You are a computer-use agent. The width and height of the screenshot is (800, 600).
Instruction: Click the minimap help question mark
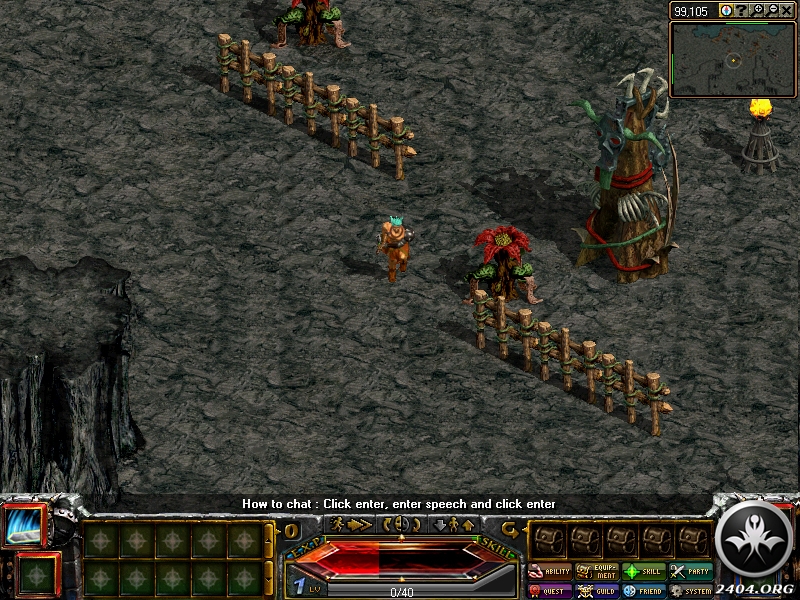tap(742, 10)
